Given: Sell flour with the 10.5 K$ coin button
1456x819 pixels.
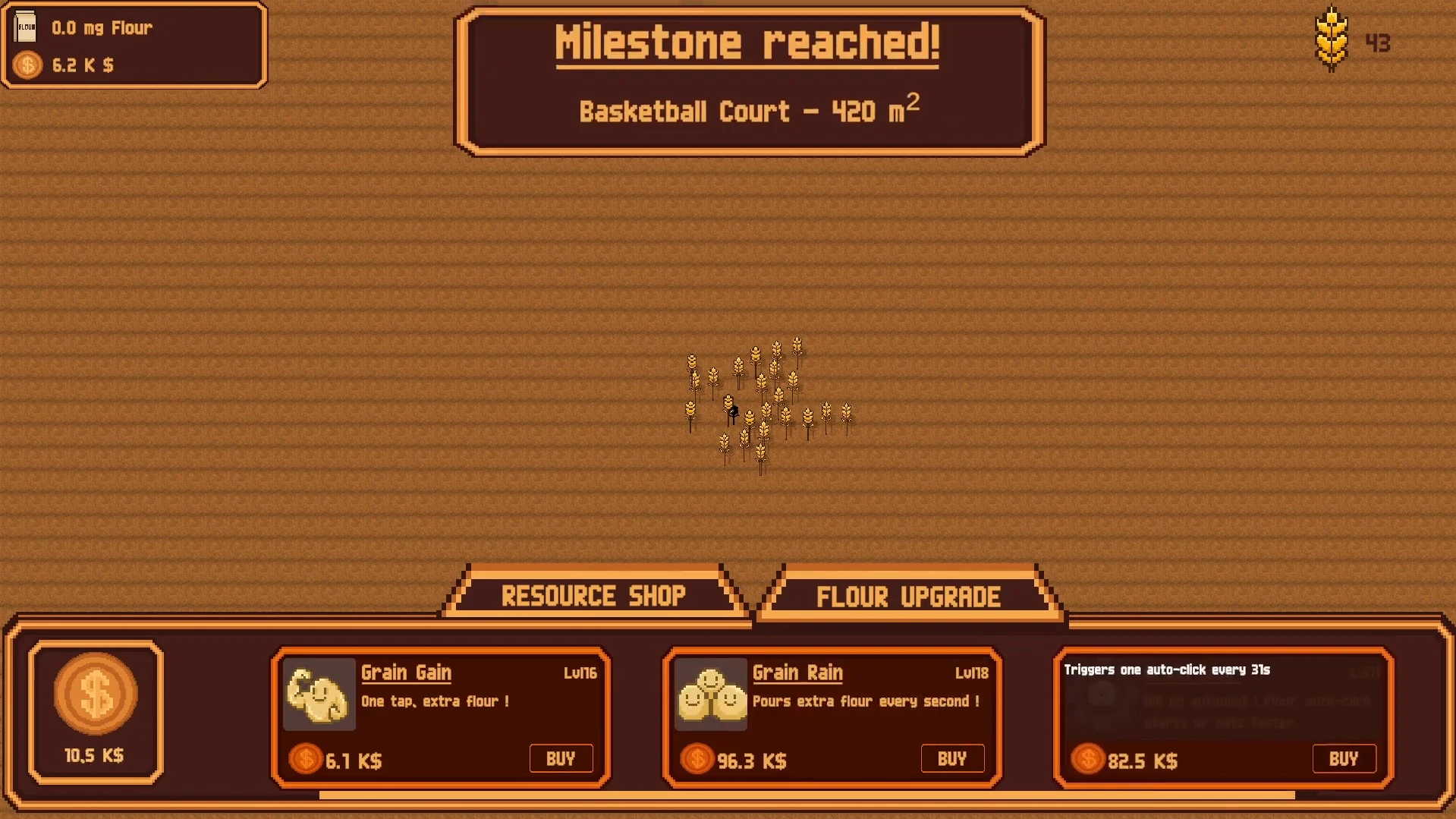Looking at the screenshot, I should tap(96, 695).
